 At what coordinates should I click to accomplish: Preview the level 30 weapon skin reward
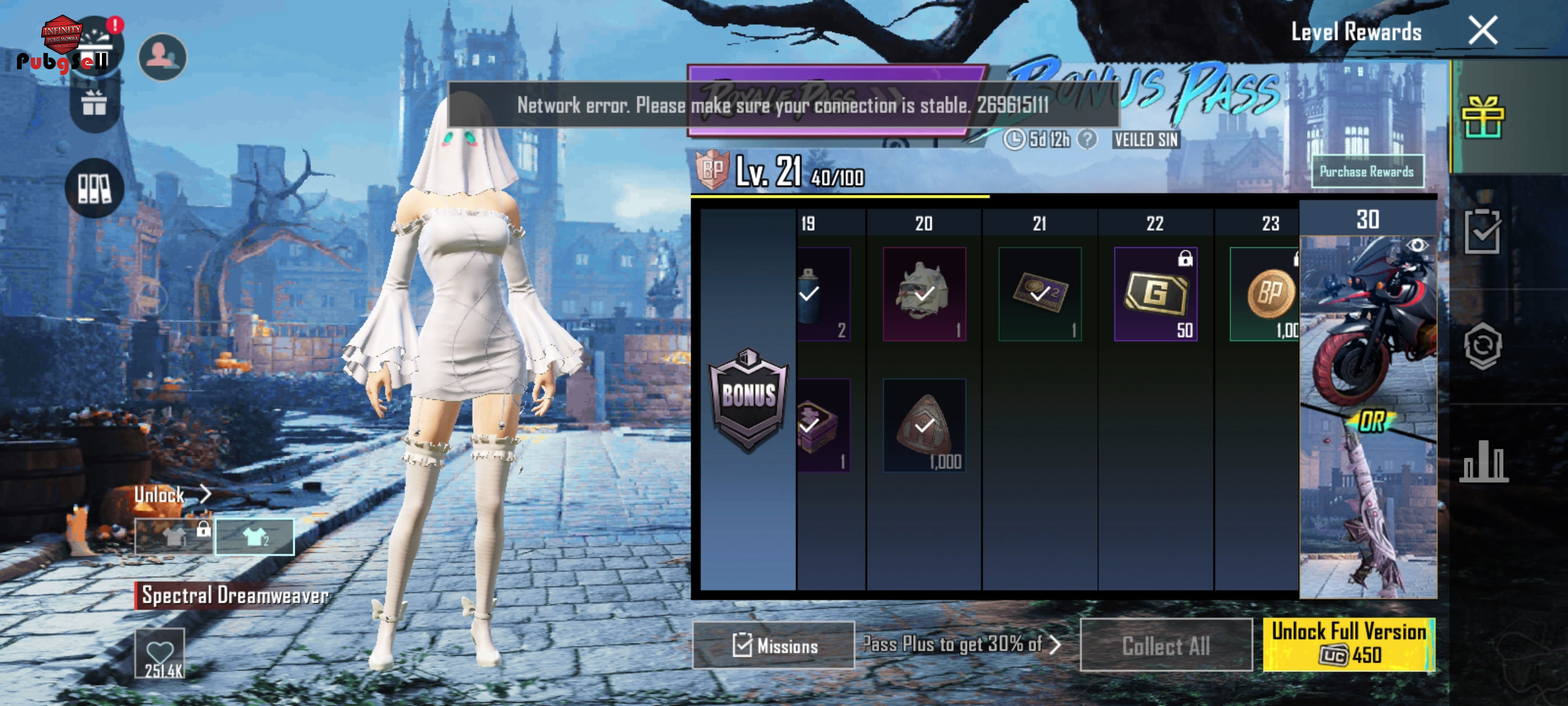[1367, 510]
